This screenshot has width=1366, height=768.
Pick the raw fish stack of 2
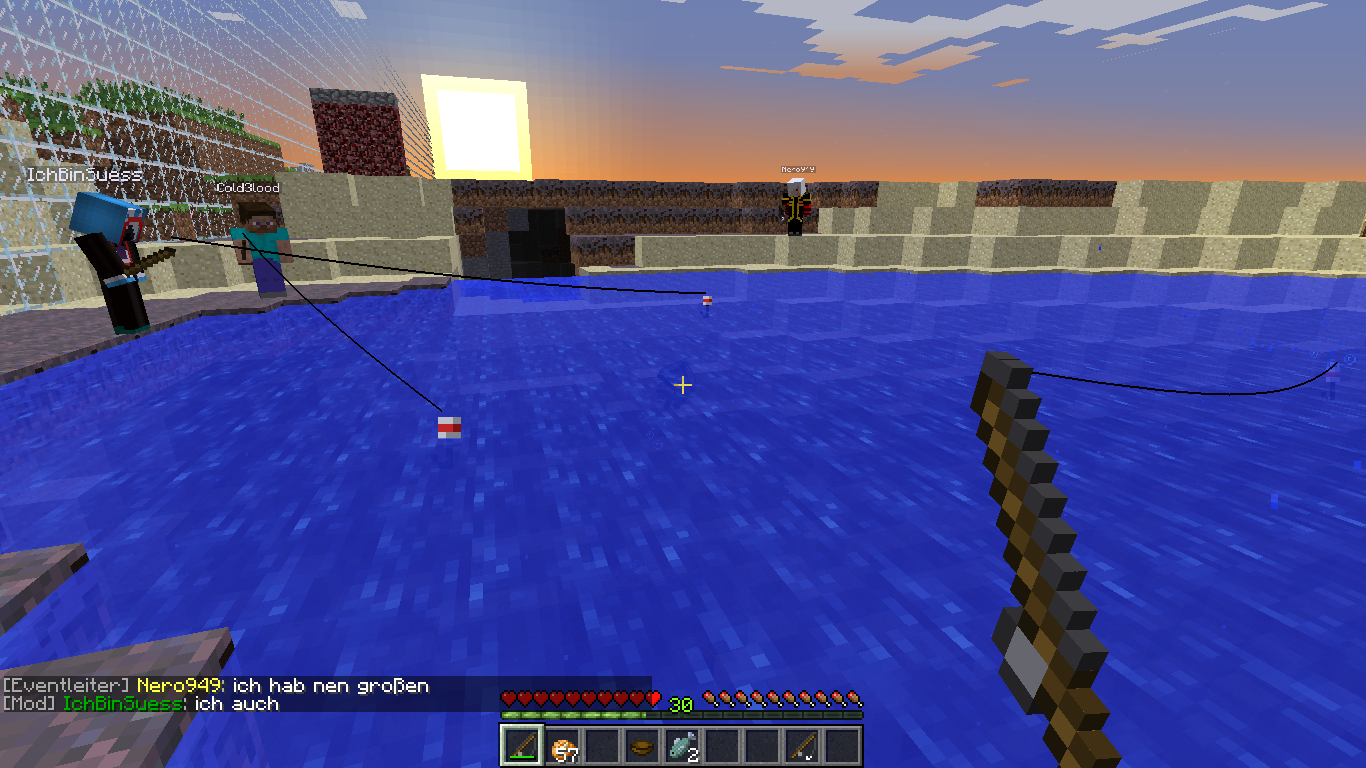[682, 746]
